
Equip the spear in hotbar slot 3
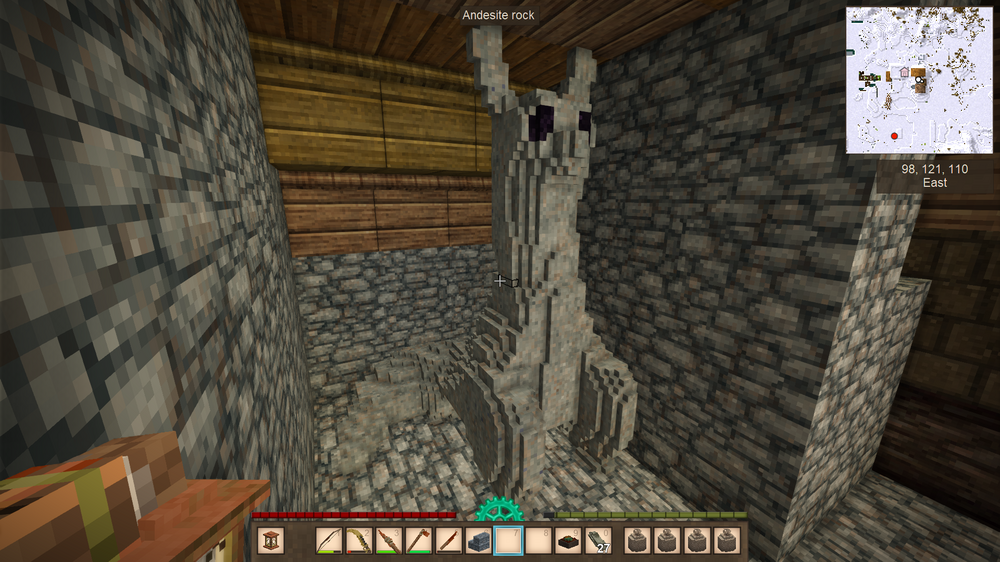389,541
